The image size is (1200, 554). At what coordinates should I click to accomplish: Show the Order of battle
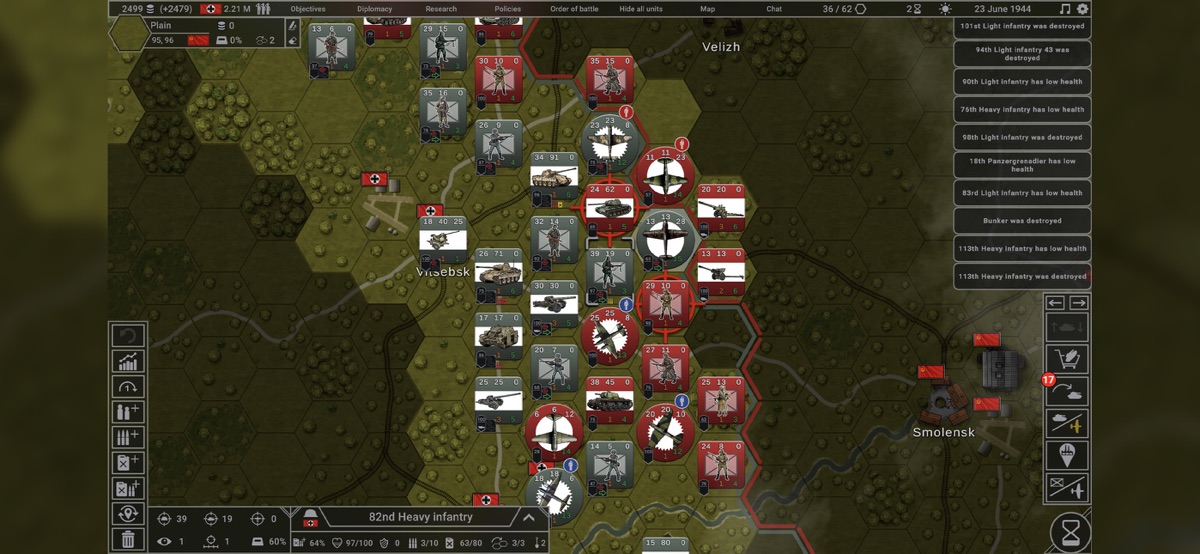pyautogui.click(x=574, y=9)
